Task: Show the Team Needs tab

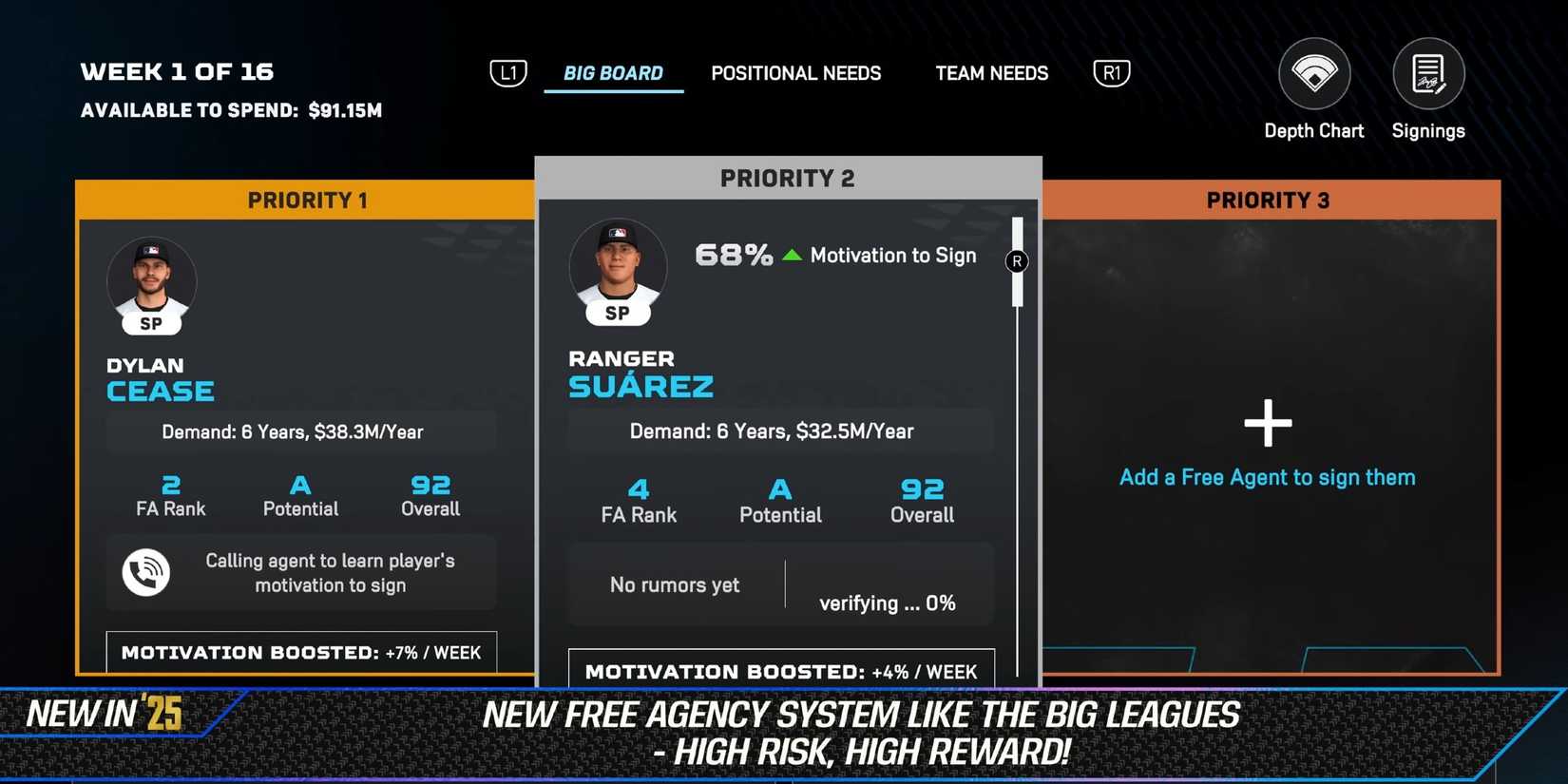Action: click(x=991, y=73)
